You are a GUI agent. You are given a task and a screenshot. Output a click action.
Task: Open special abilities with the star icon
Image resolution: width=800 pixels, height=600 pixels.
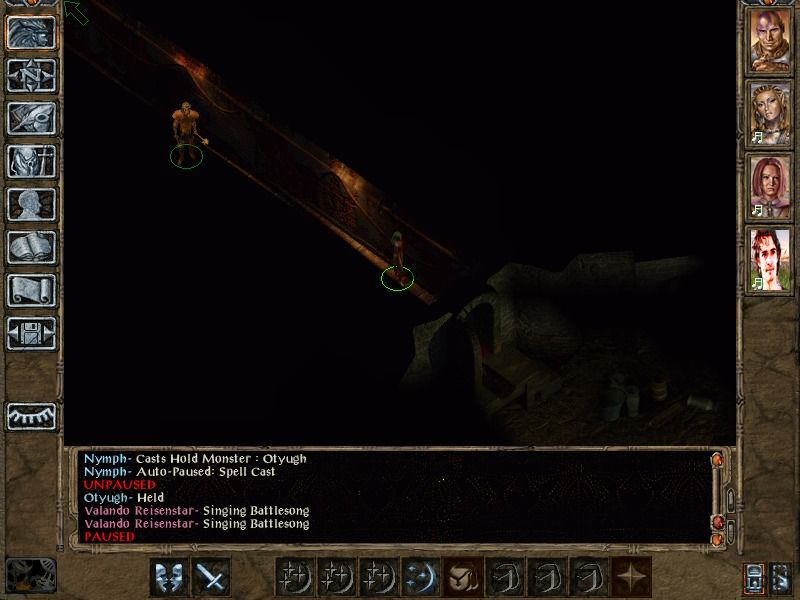(x=631, y=577)
